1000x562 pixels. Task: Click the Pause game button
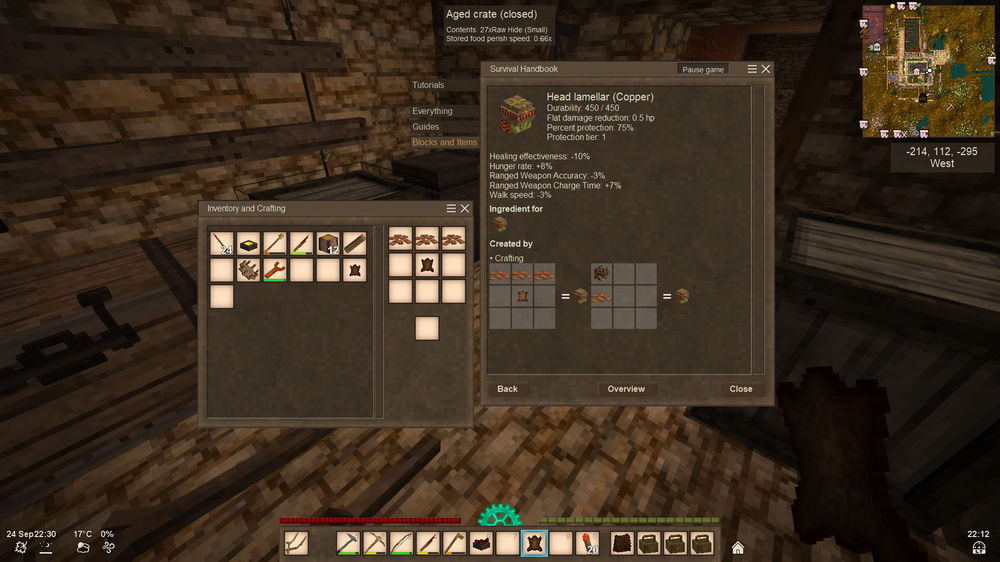[x=702, y=70]
